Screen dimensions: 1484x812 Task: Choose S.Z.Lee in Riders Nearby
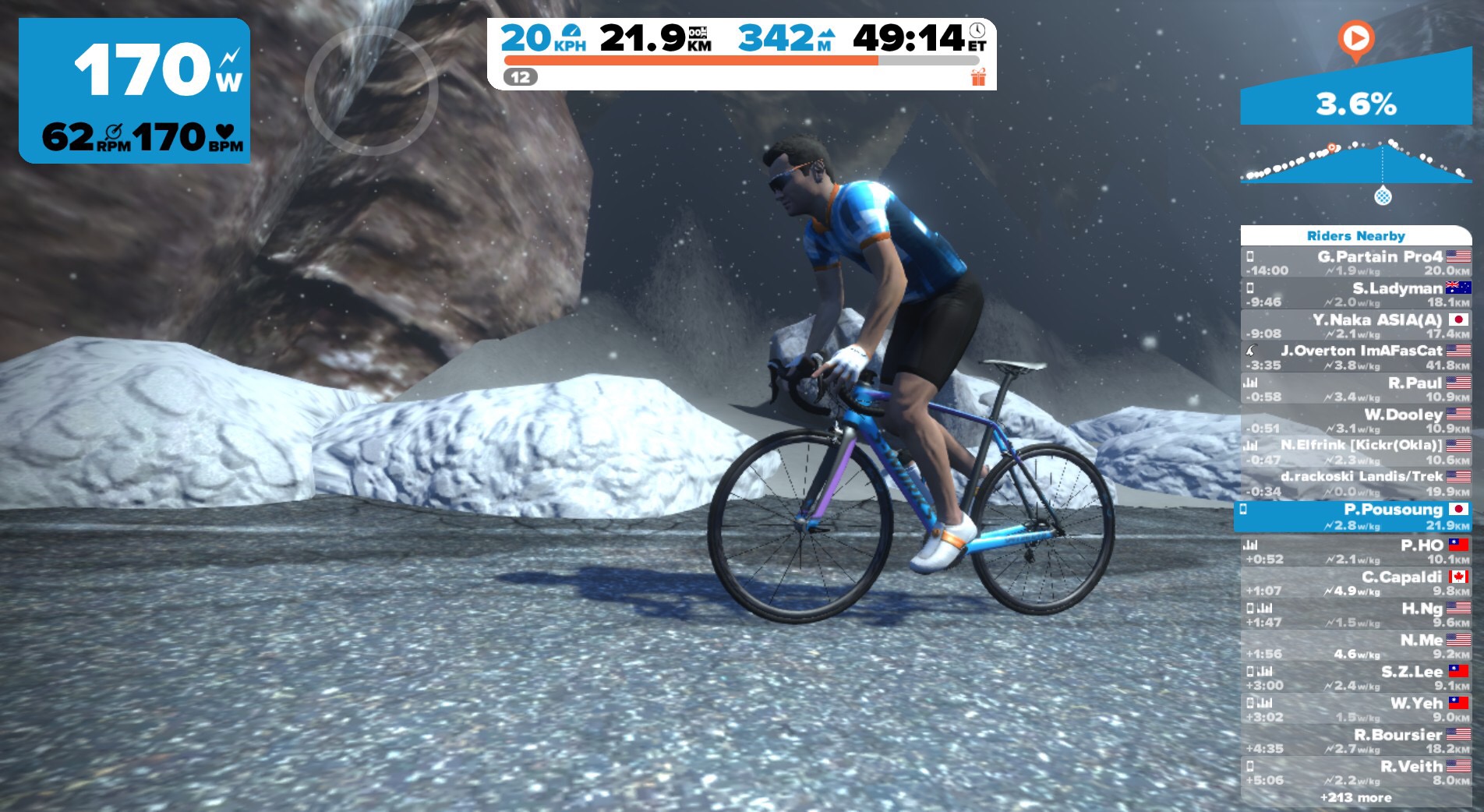pyautogui.click(x=1356, y=678)
